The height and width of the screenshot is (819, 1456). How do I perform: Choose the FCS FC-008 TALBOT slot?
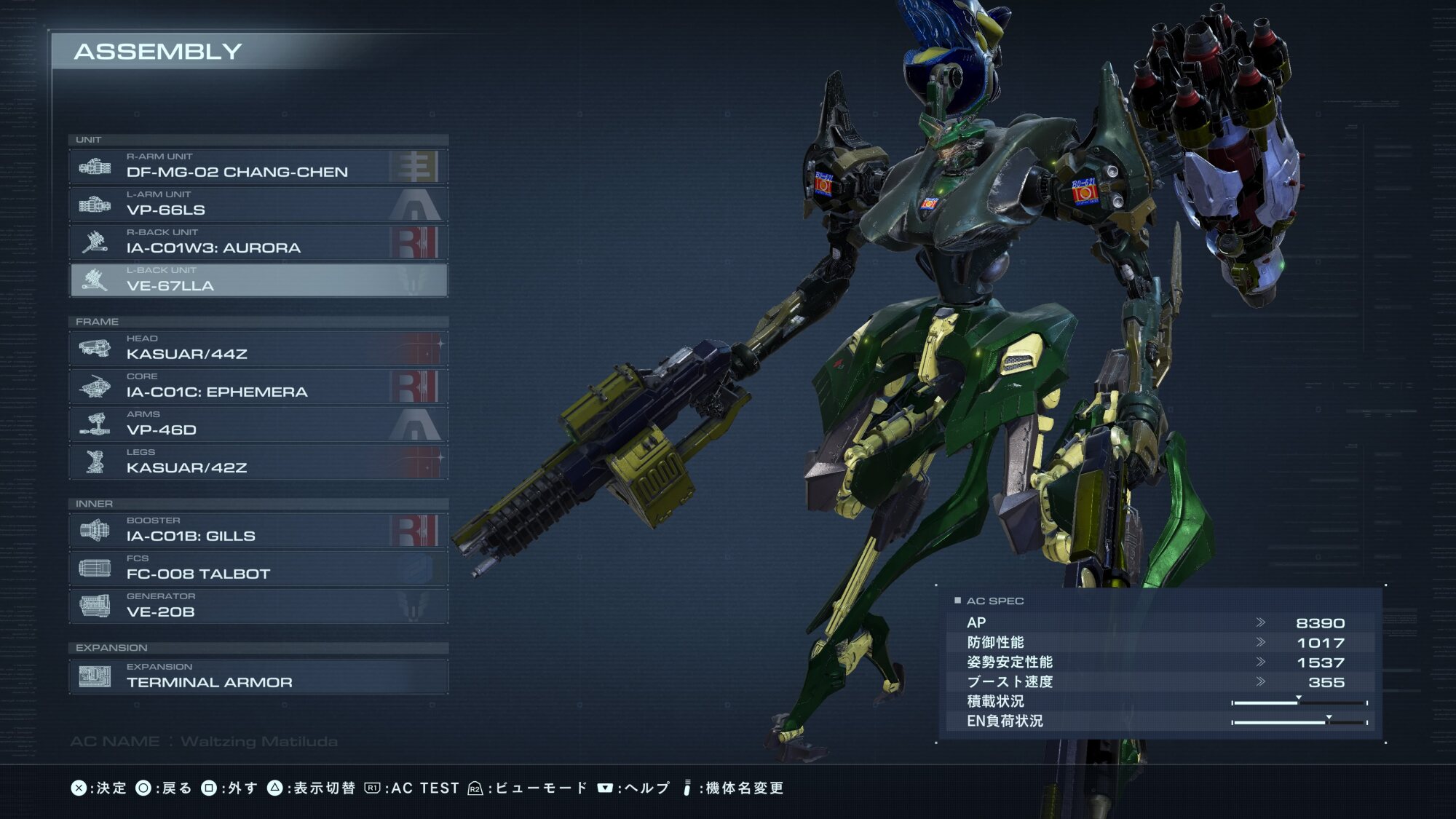(258, 569)
